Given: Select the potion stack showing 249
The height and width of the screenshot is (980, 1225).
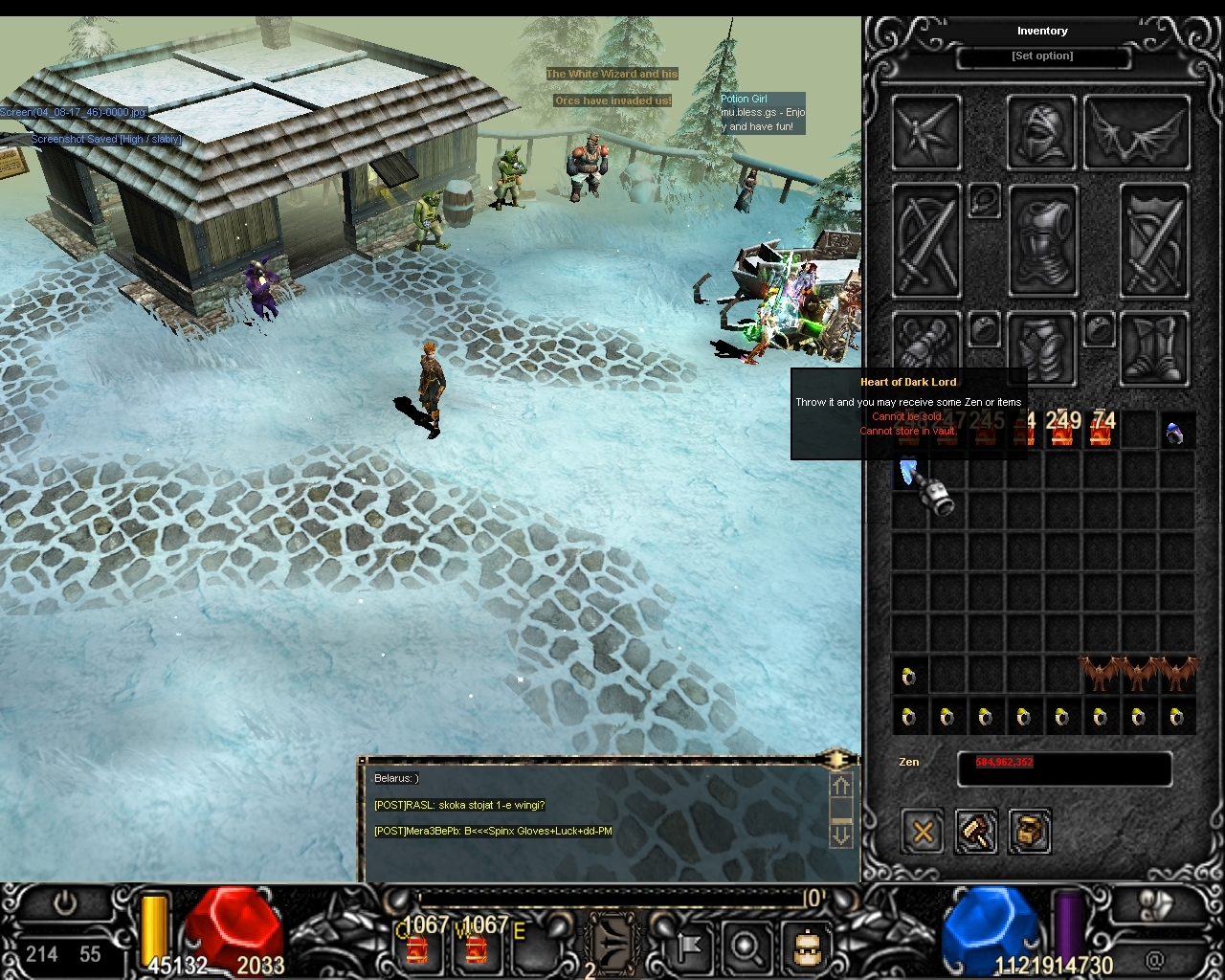Looking at the screenshot, I should click(x=1062, y=431).
